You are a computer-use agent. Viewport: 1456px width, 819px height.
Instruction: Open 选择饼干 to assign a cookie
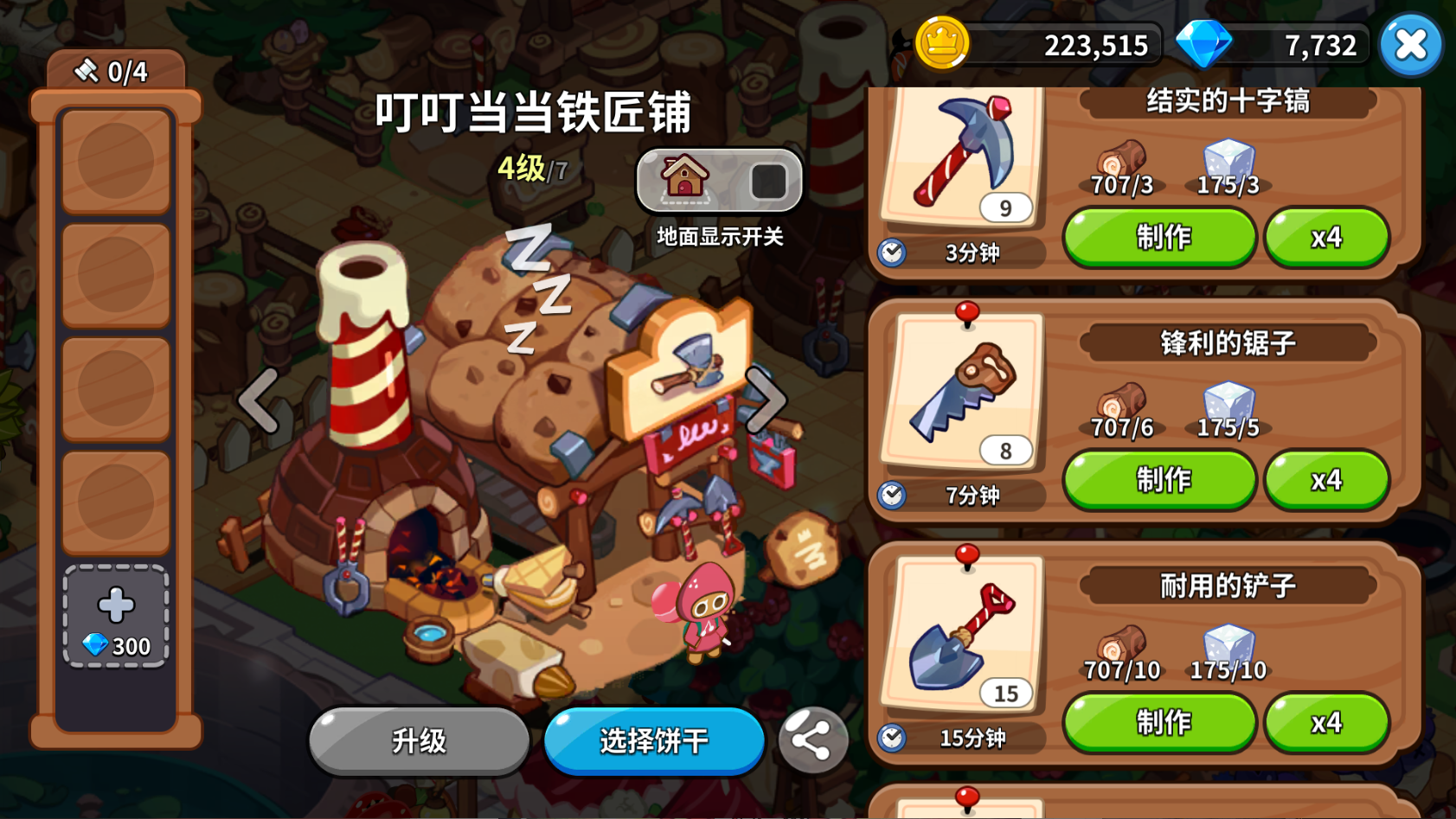tap(653, 742)
